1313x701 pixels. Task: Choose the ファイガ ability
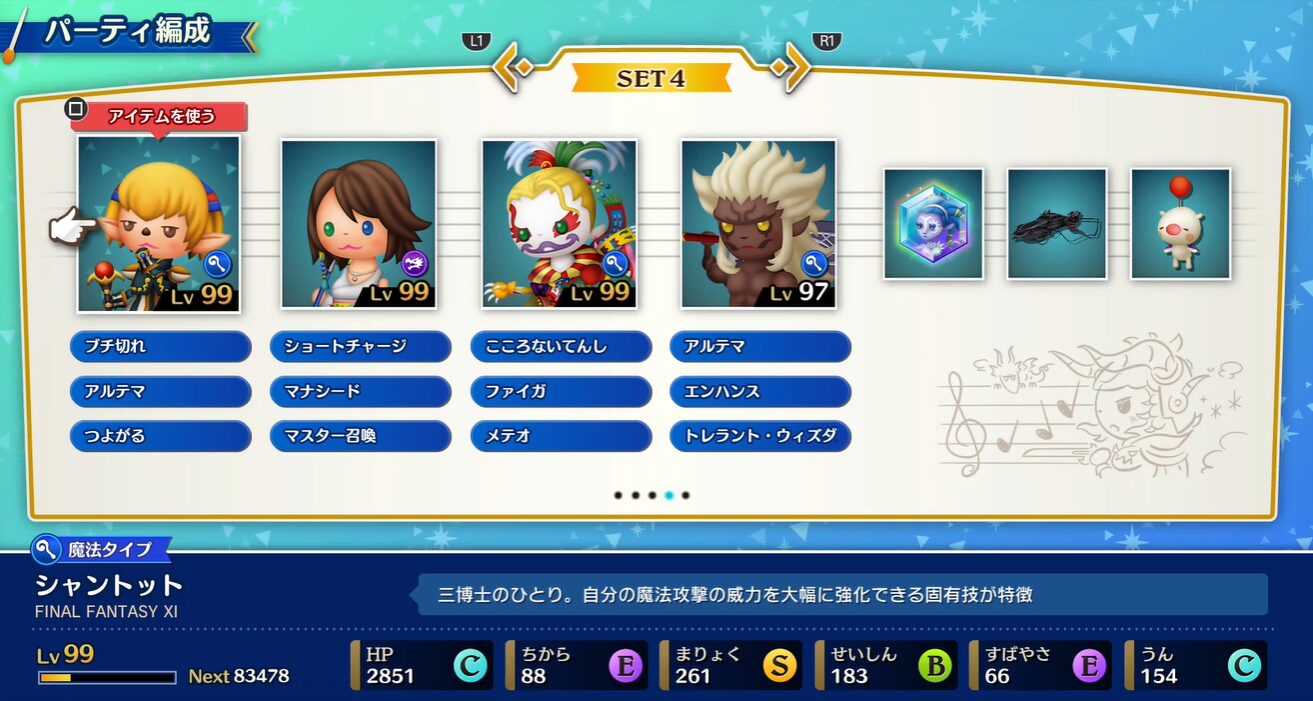[x=560, y=392]
